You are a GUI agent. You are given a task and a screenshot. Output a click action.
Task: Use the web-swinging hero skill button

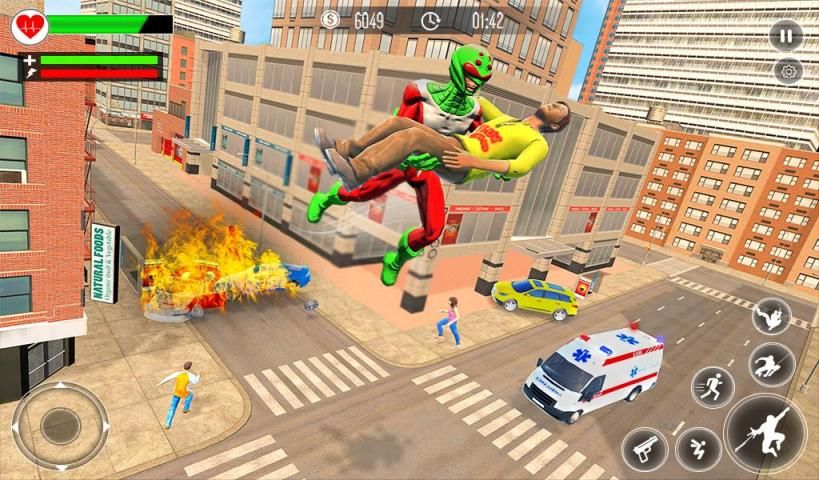pos(772,364)
